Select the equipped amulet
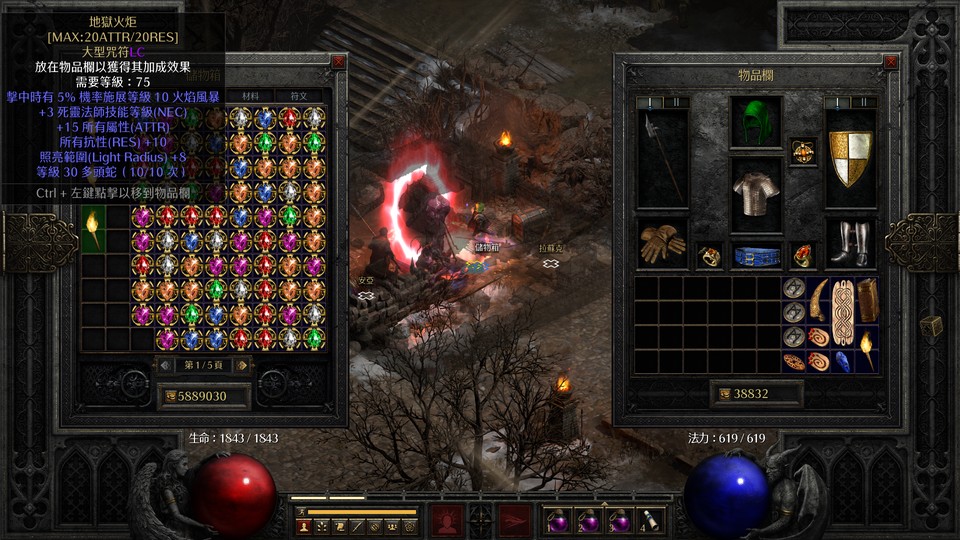The image size is (960, 540). (802, 151)
